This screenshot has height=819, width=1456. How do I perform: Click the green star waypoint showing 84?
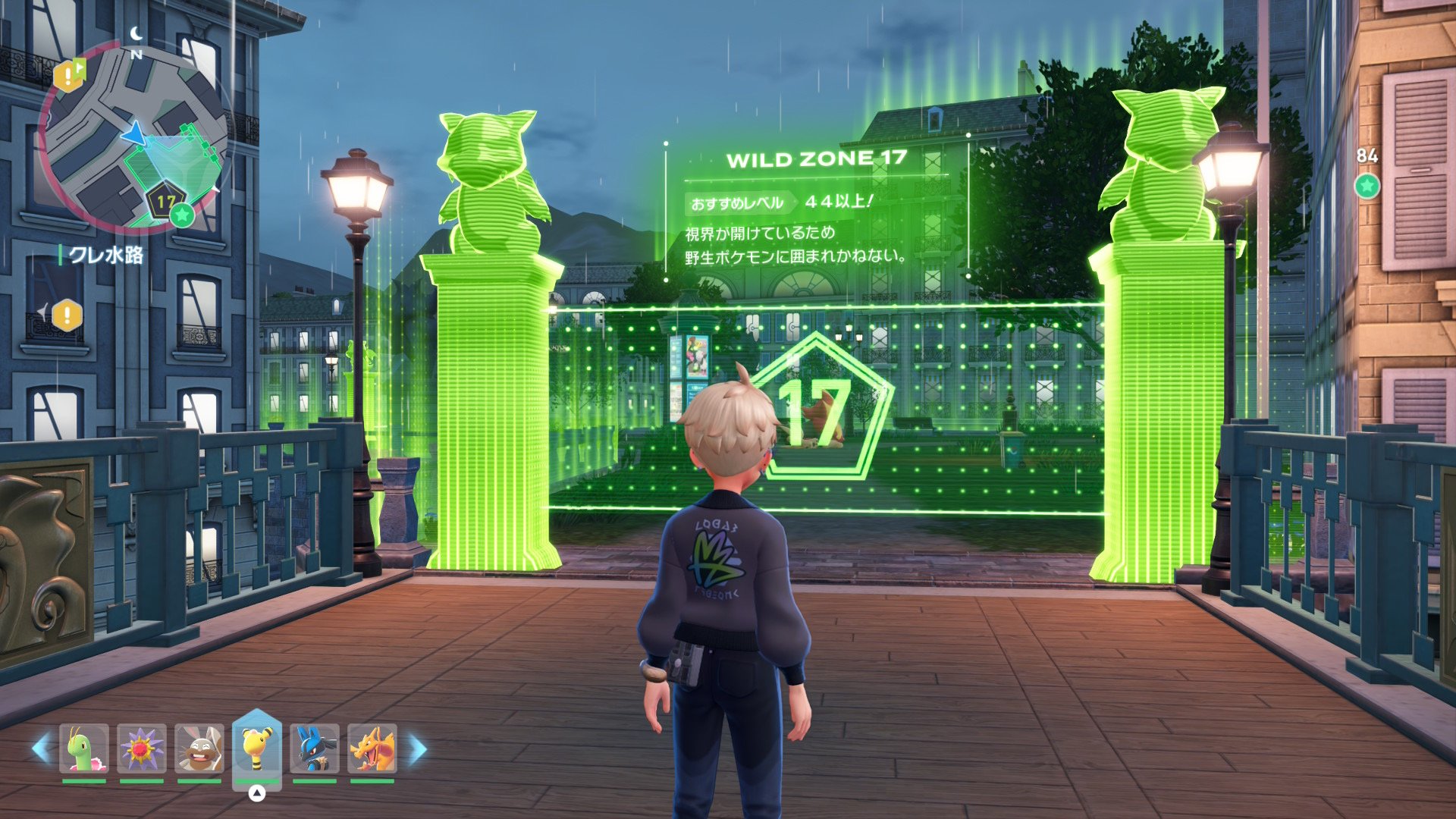click(1367, 186)
